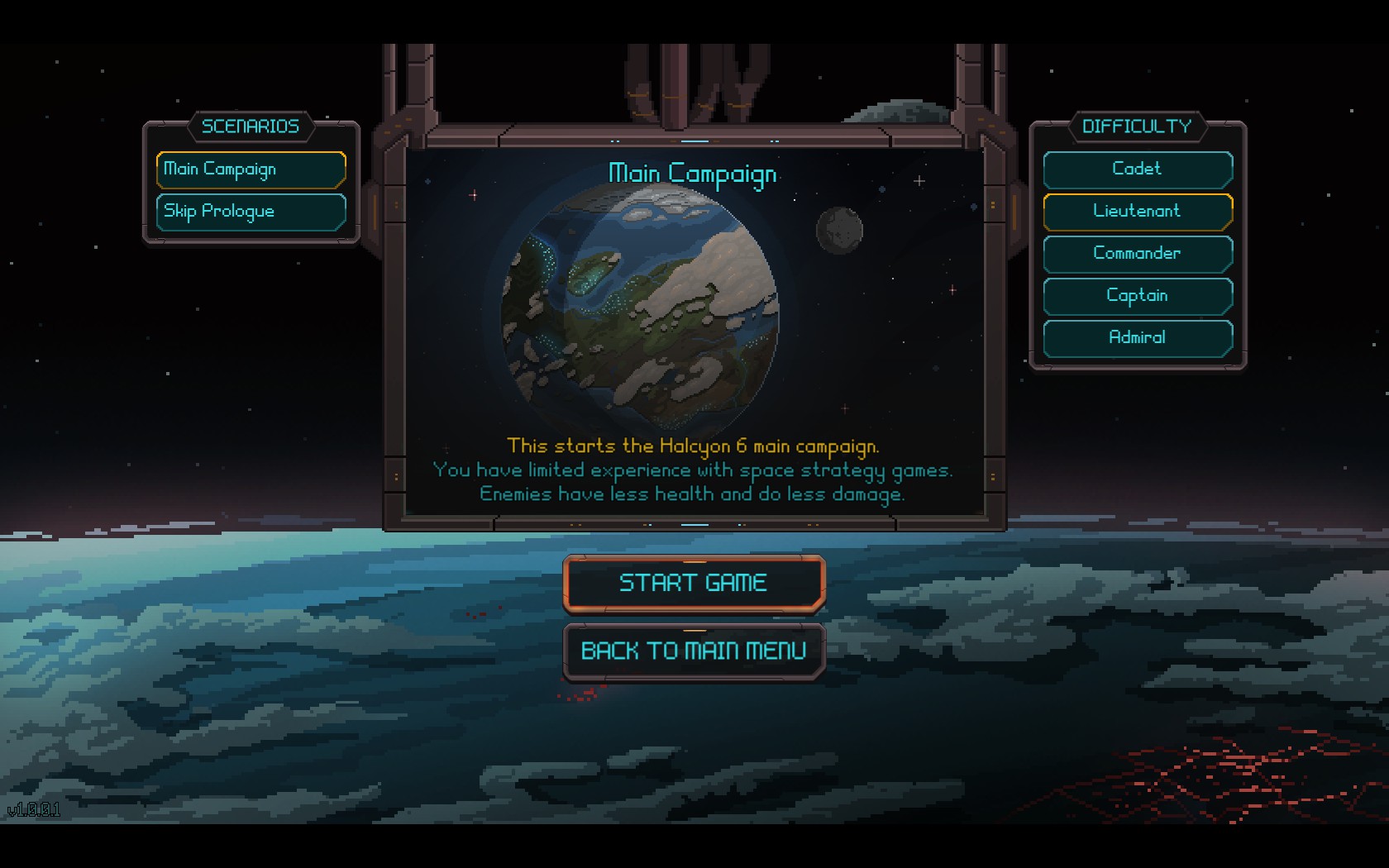Select the highlighted Lieutenant difficulty
The height and width of the screenshot is (868, 1389).
coord(1138,212)
